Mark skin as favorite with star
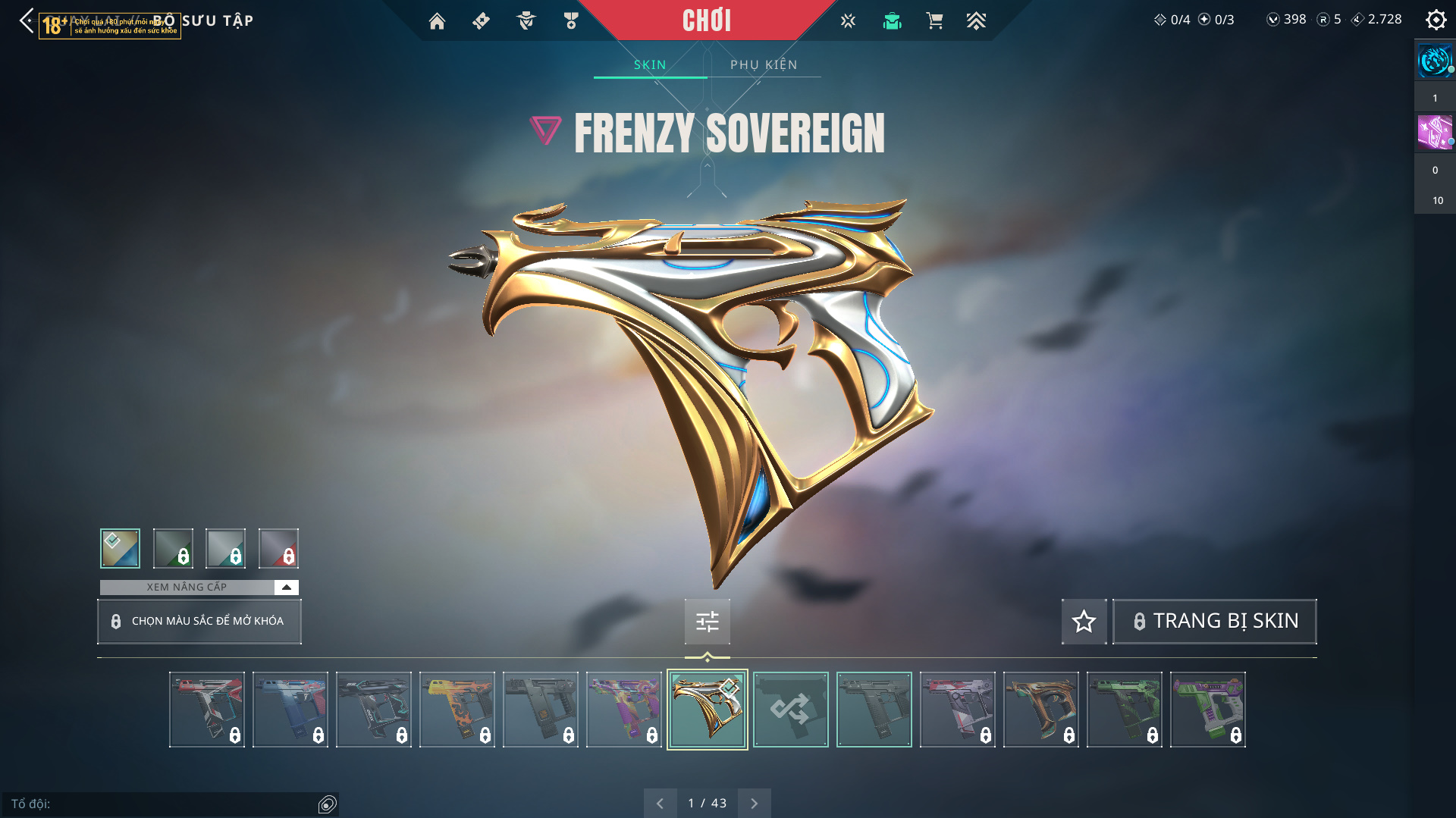Image resolution: width=1456 pixels, height=818 pixels. click(x=1084, y=622)
